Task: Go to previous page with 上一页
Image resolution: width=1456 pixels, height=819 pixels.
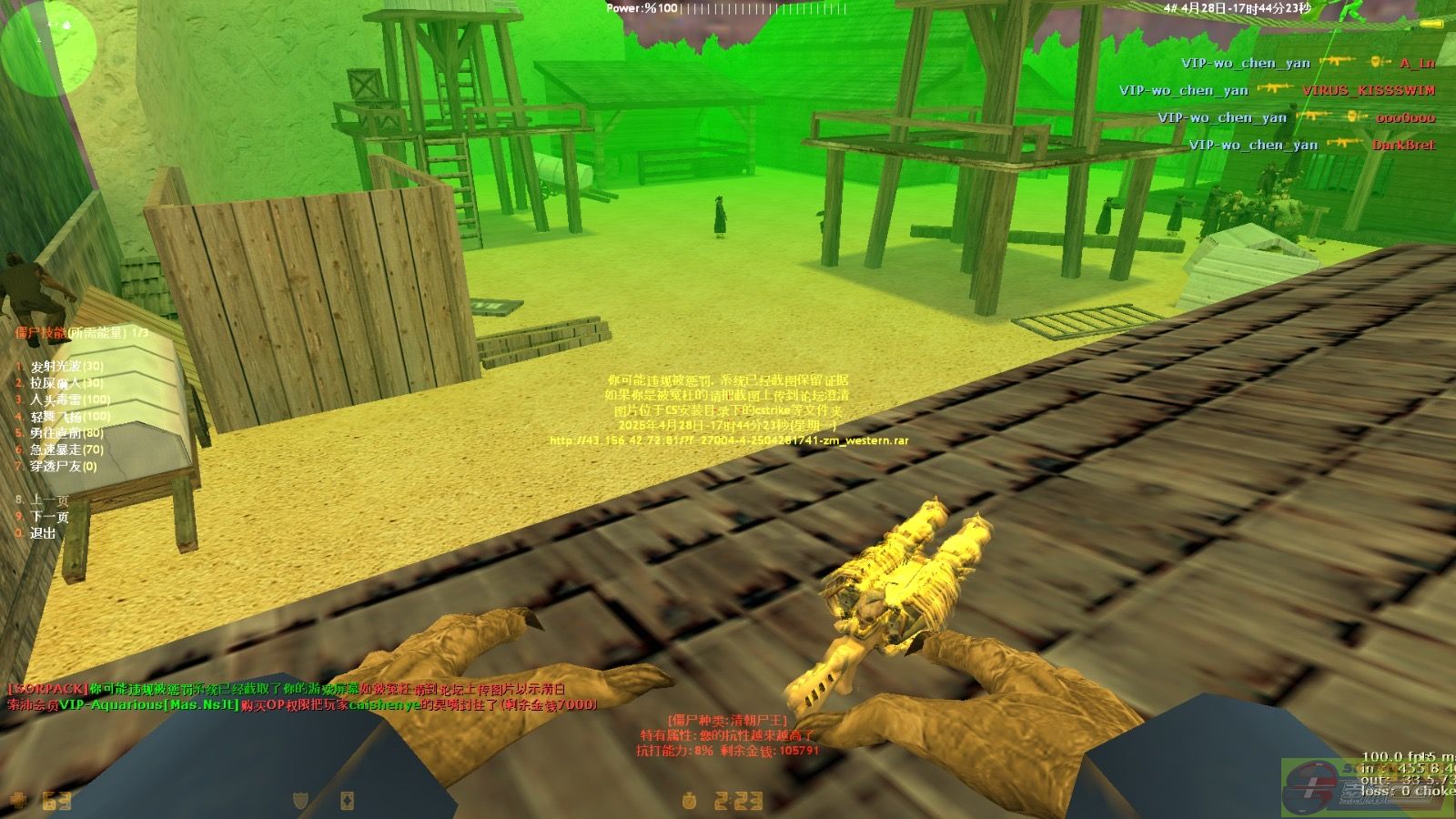Action: click(x=49, y=500)
